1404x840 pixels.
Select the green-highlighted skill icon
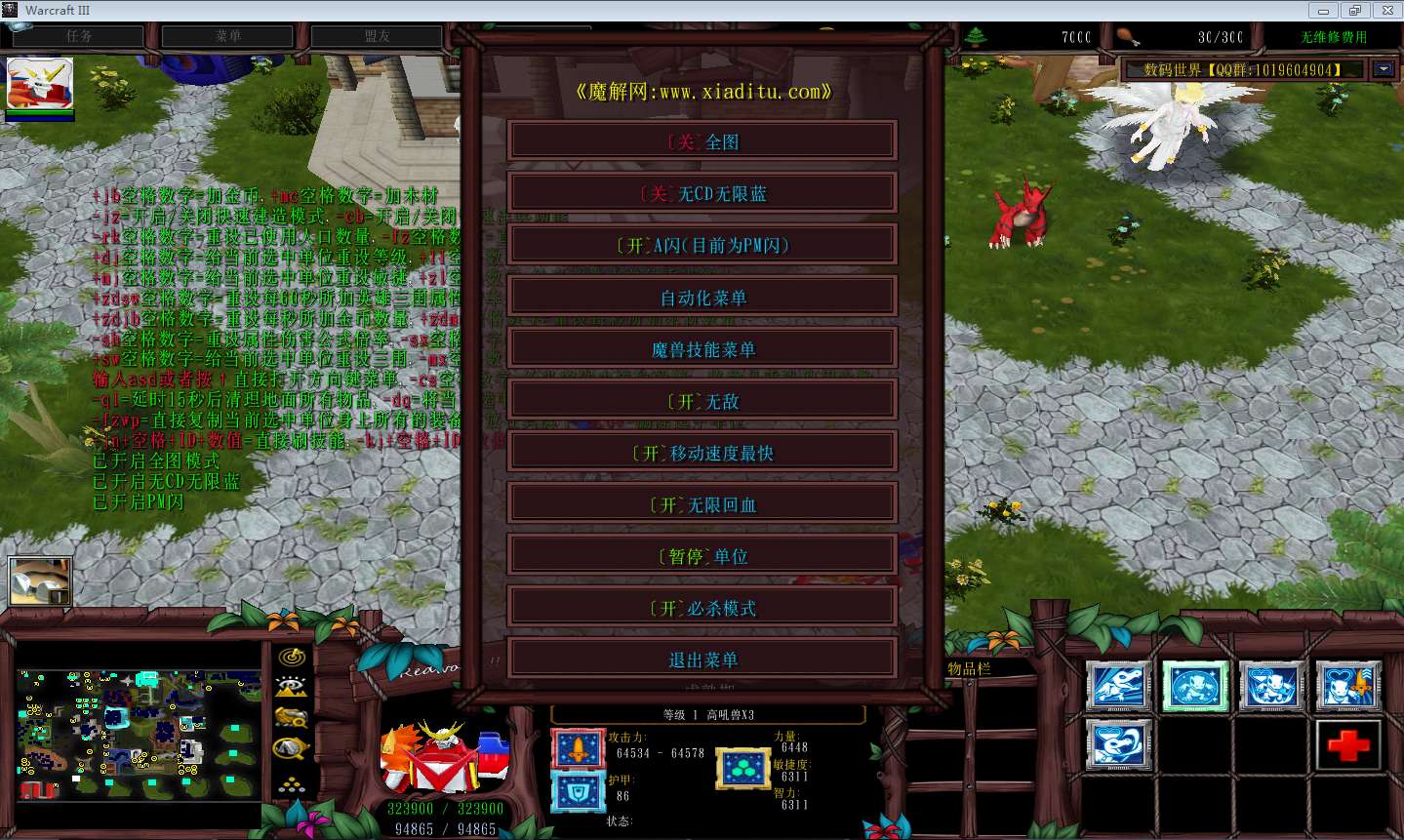click(1196, 686)
